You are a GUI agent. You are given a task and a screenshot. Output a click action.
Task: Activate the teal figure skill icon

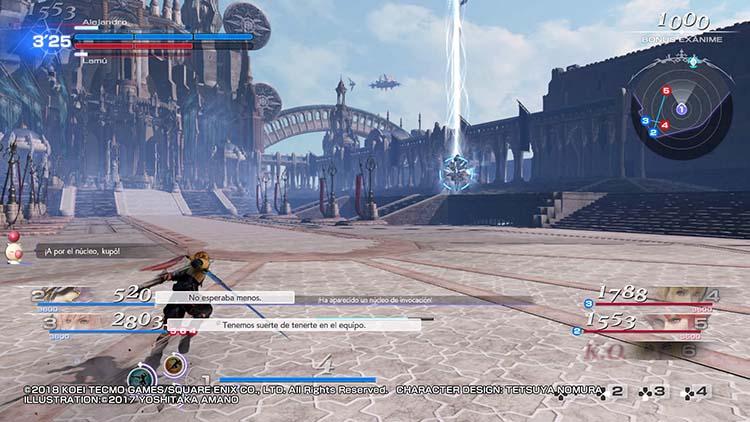pyautogui.click(x=140, y=377)
